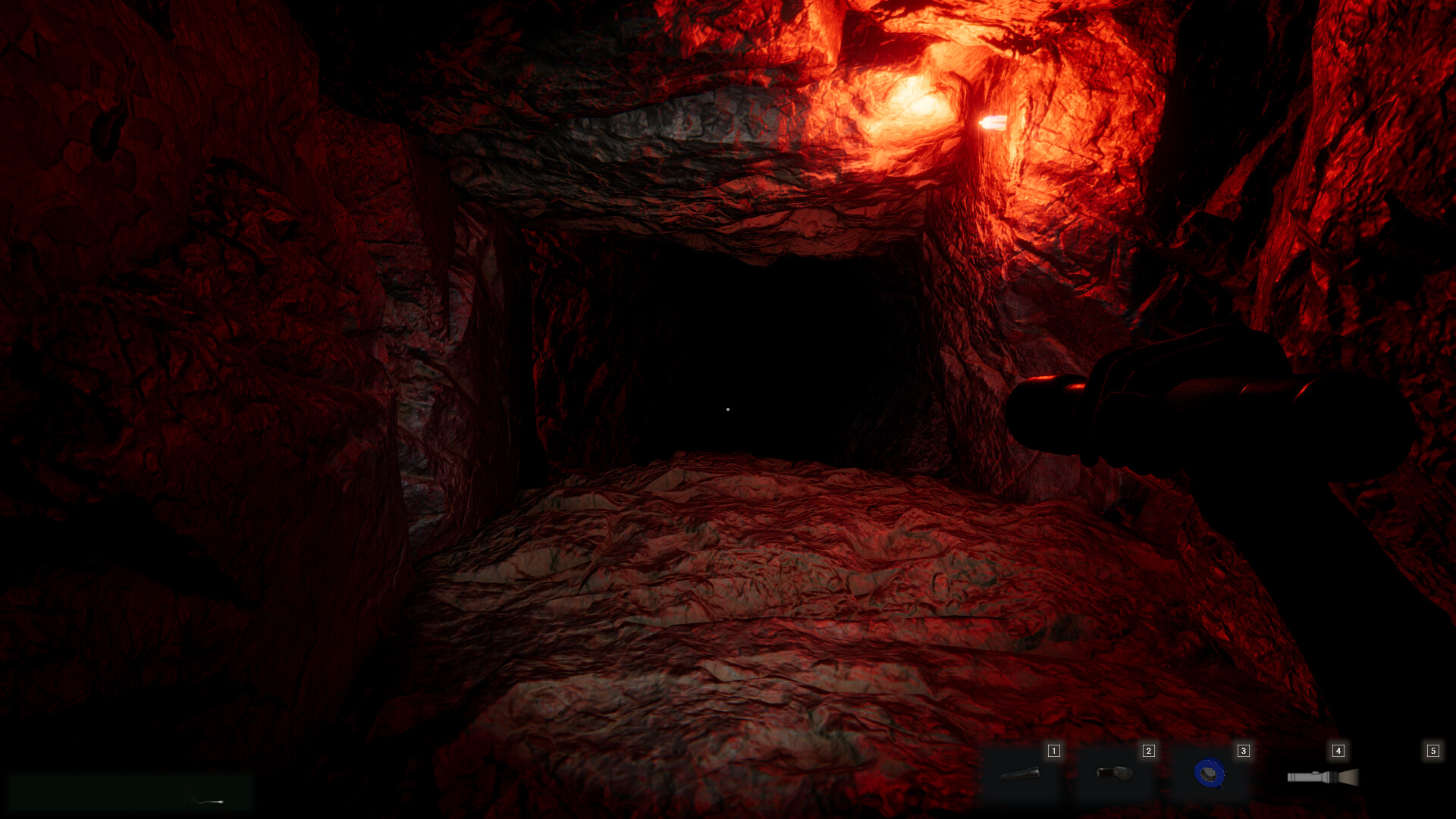This screenshot has height=819, width=1456.
Task: Click the number 1 slot label
Action: pos(1053,750)
